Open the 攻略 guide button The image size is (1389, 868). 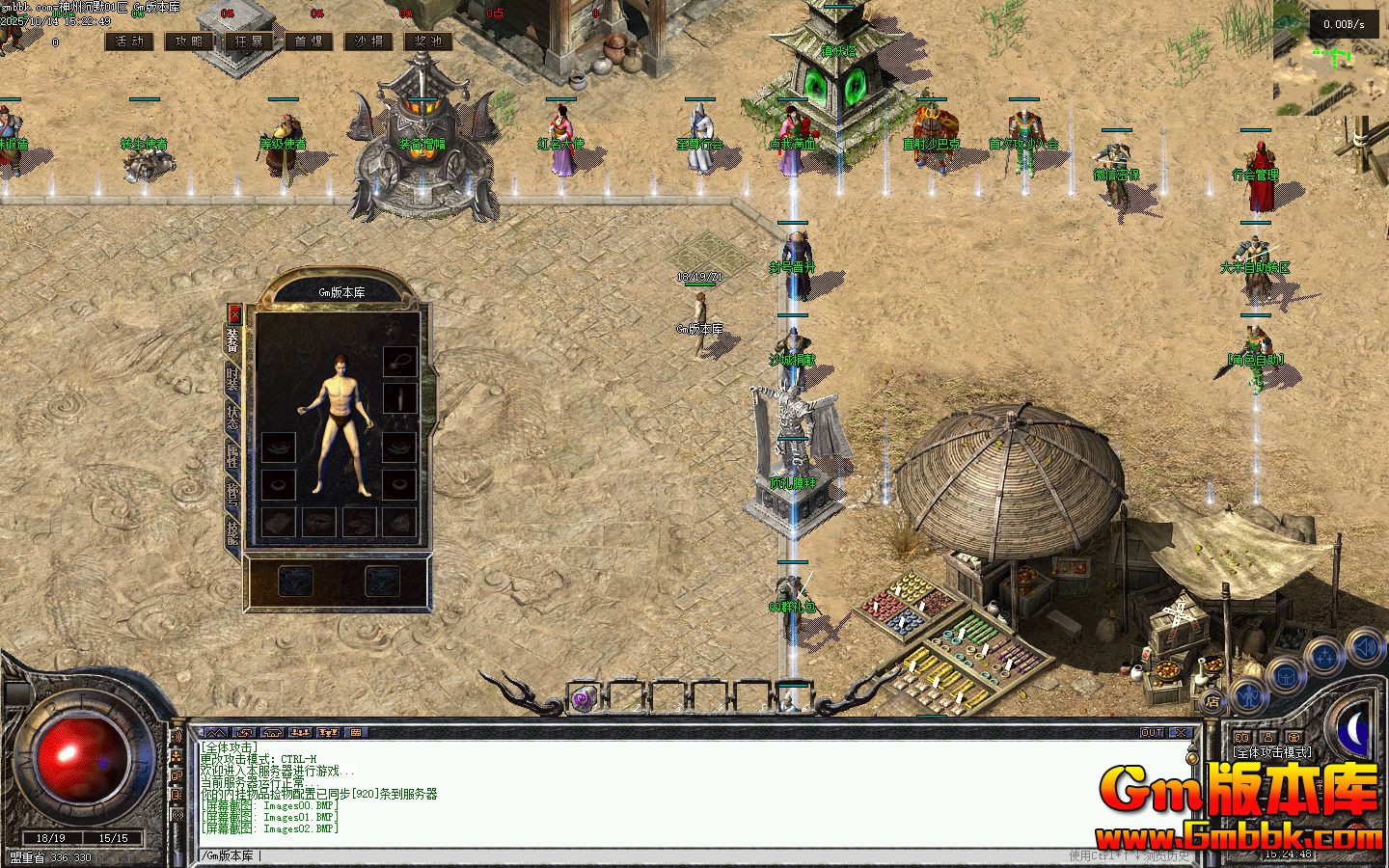(189, 41)
